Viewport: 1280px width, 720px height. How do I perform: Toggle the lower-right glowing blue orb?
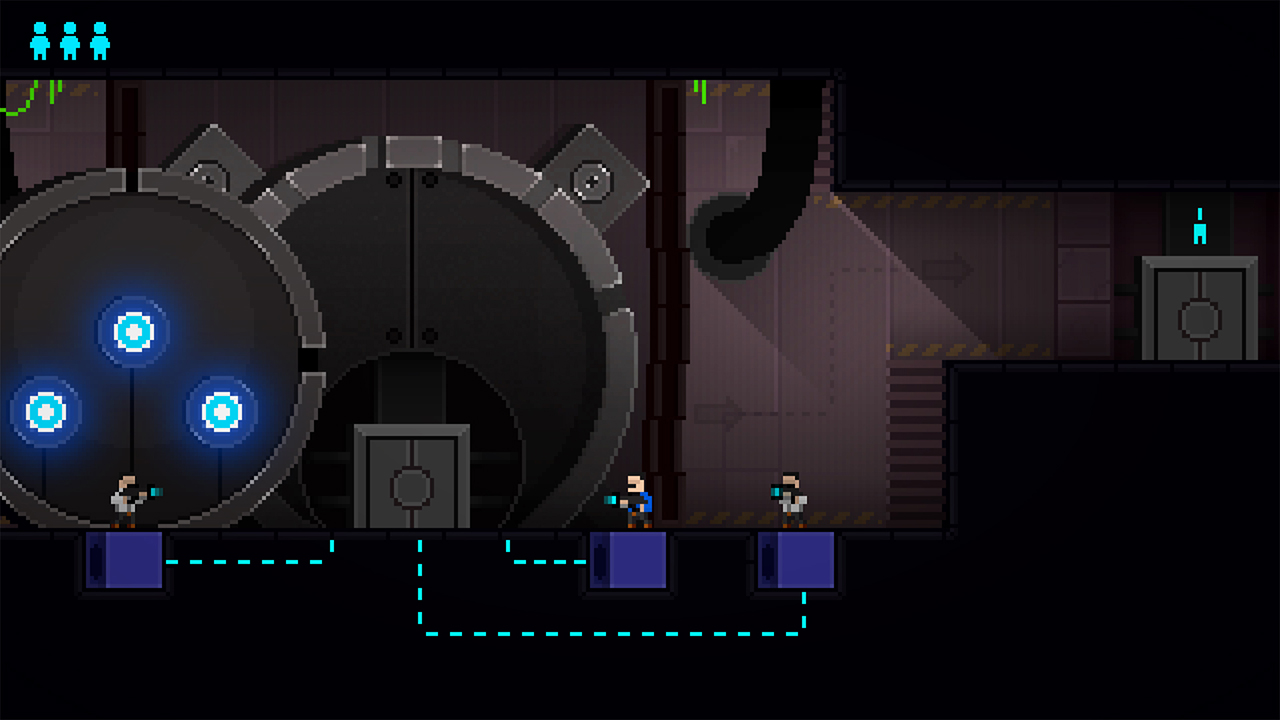[x=219, y=410]
